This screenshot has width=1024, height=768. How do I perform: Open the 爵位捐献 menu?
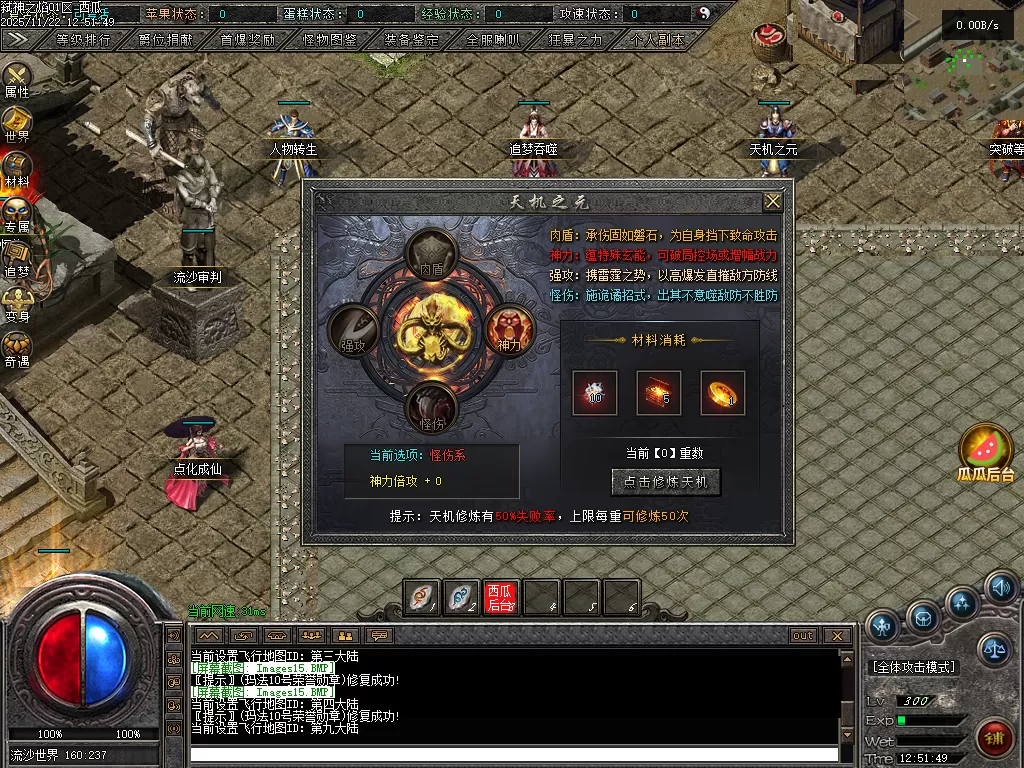pos(166,40)
